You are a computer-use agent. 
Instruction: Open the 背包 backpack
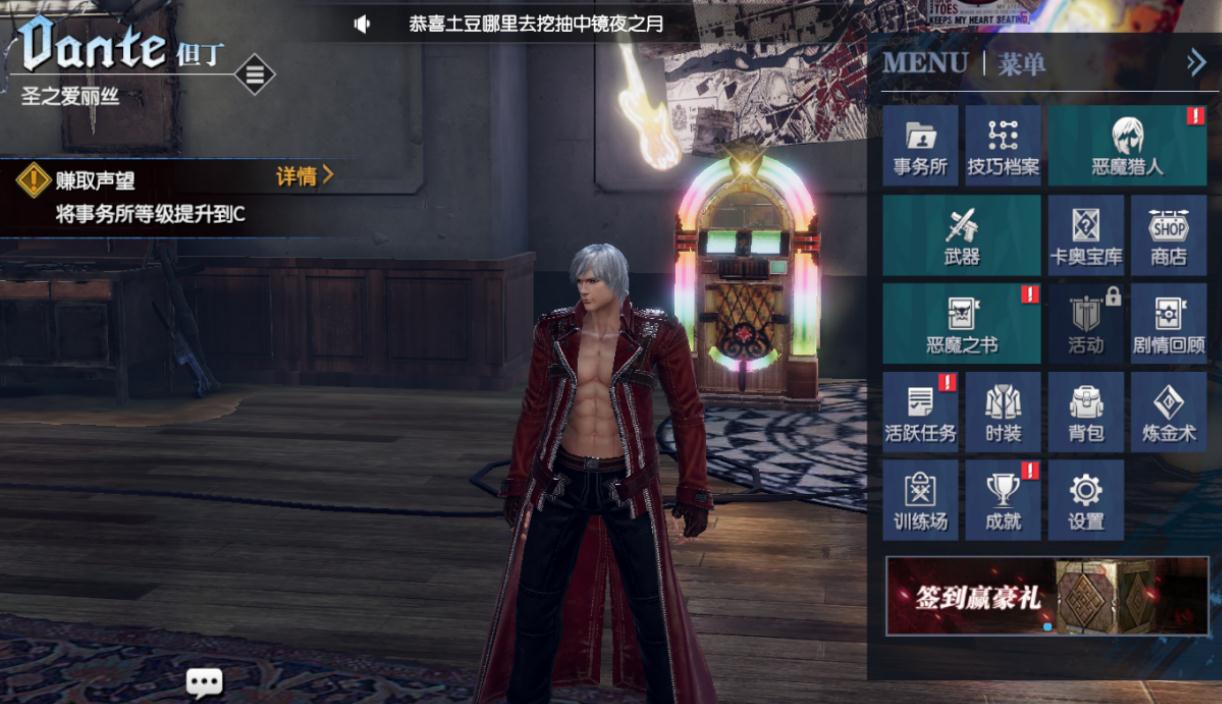point(1086,412)
